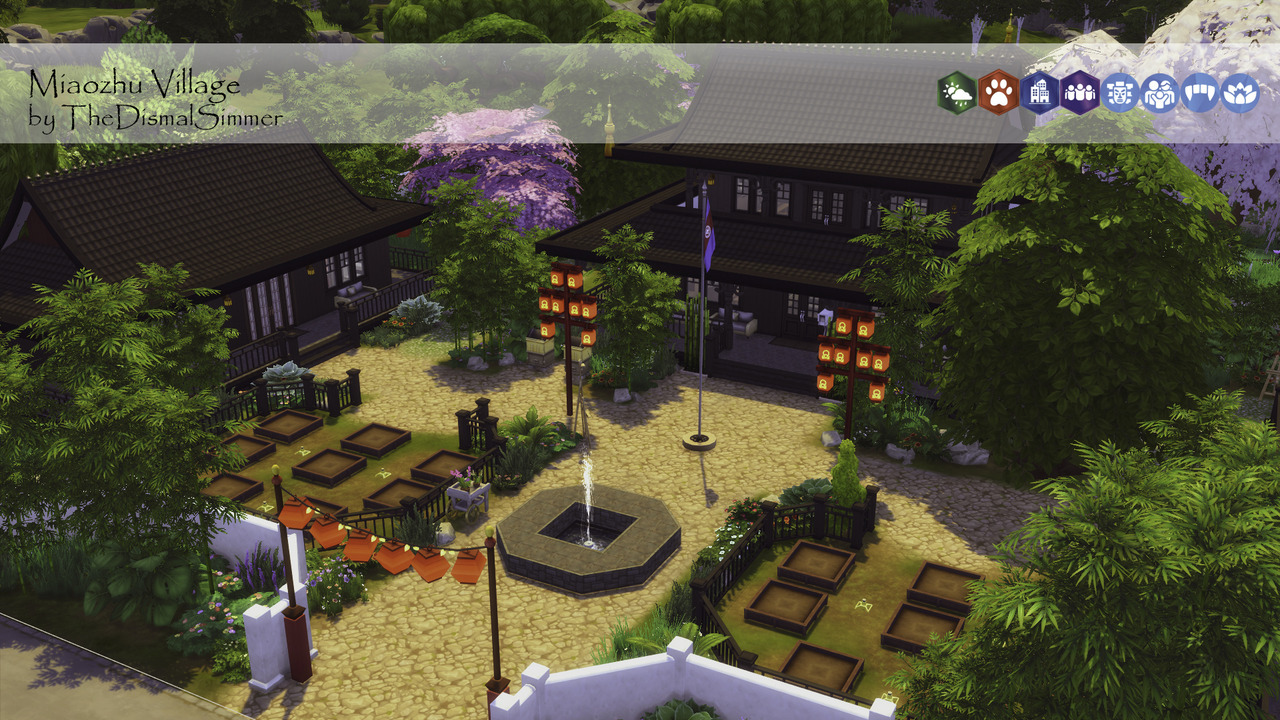Select the Cats & Dogs paw print icon
The image size is (1280, 720).
click(x=998, y=93)
